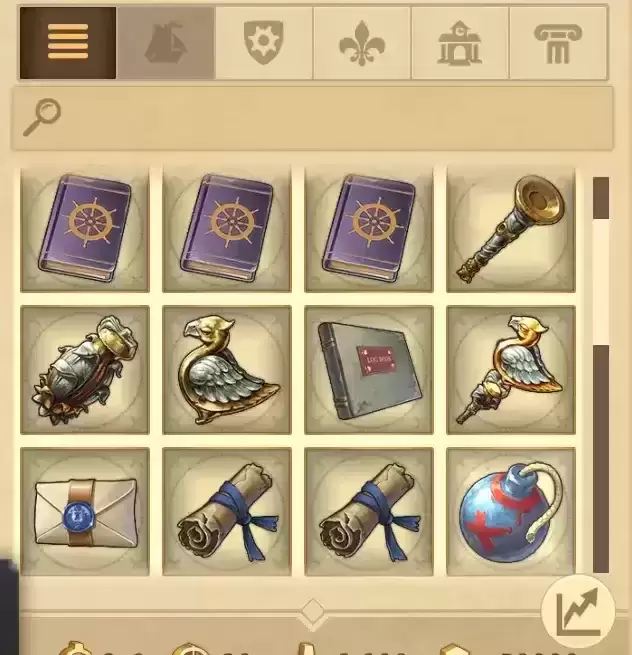The image size is (632, 655).
Task: Switch to the fleur-de-lis category tab
Action: (362, 43)
